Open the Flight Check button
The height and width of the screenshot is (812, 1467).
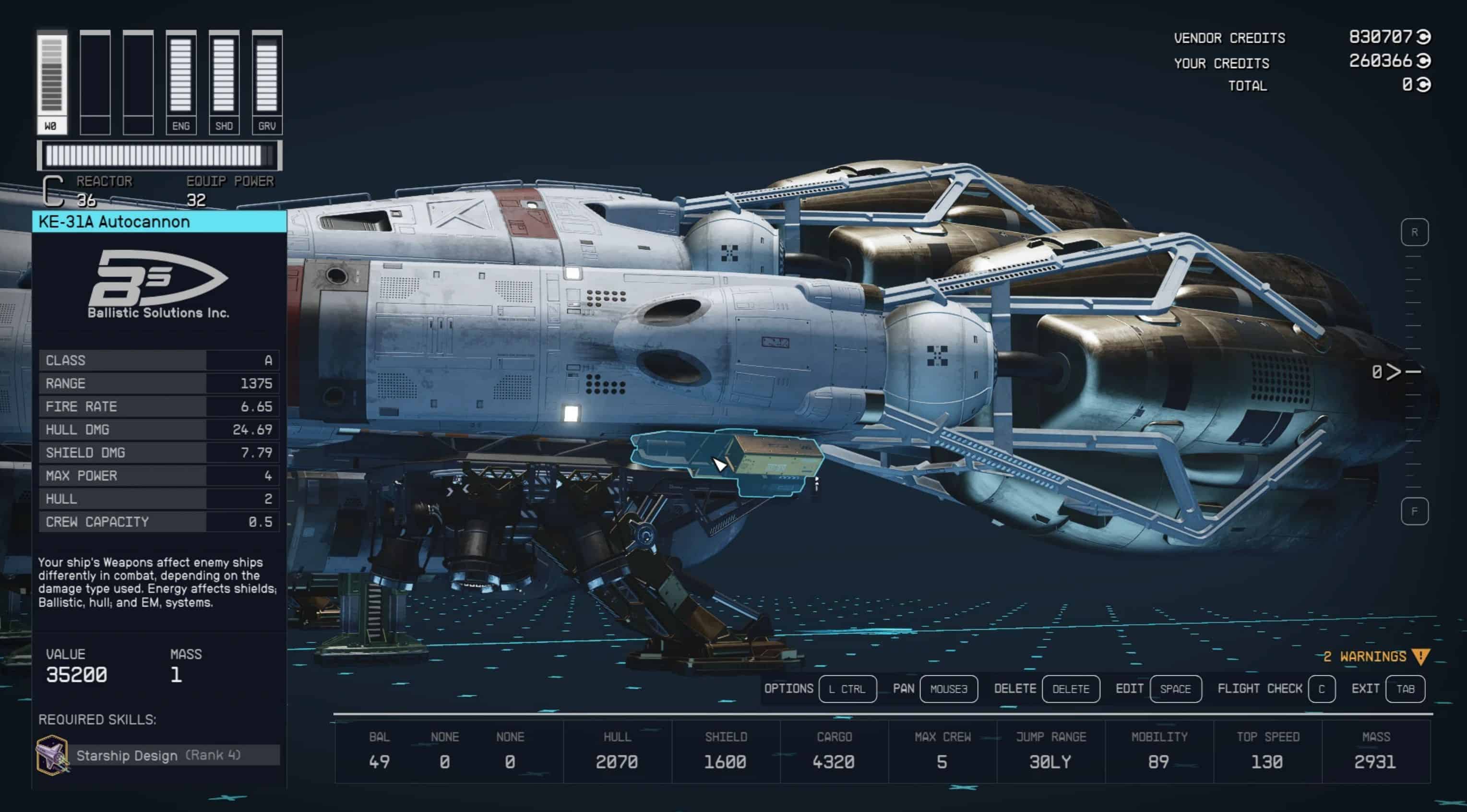tap(1321, 689)
